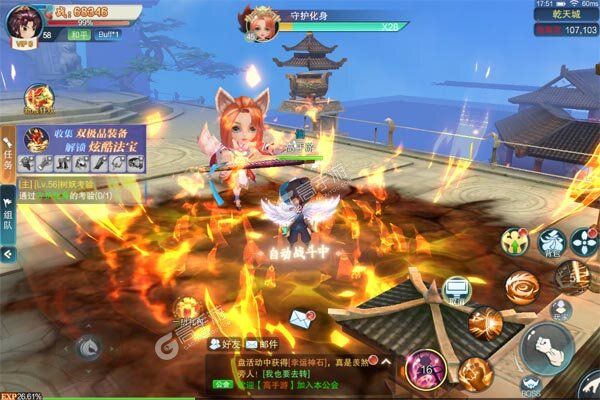The height and width of the screenshot is (400, 600).
Task: Activate the purple skill with 16 cooldown
Action: click(x=425, y=369)
